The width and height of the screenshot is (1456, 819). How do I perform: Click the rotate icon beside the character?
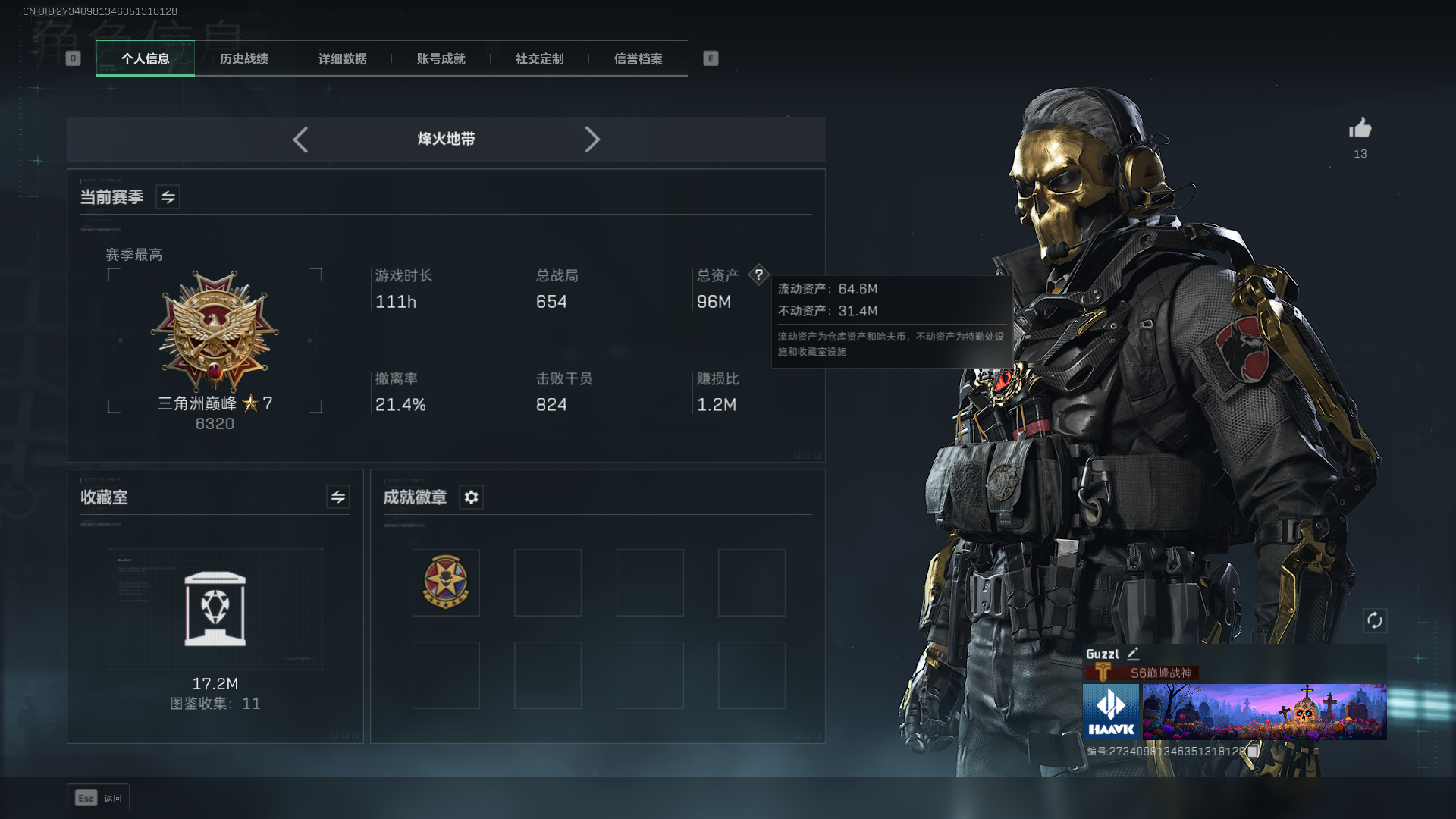coord(1375,620)
